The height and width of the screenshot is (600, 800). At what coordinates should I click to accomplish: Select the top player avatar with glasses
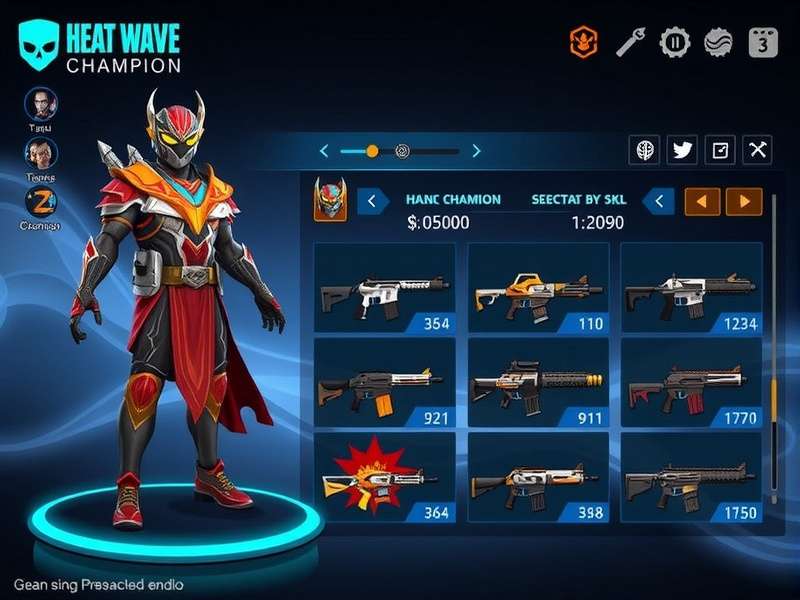pyautogui.click(x=41, y=104)
